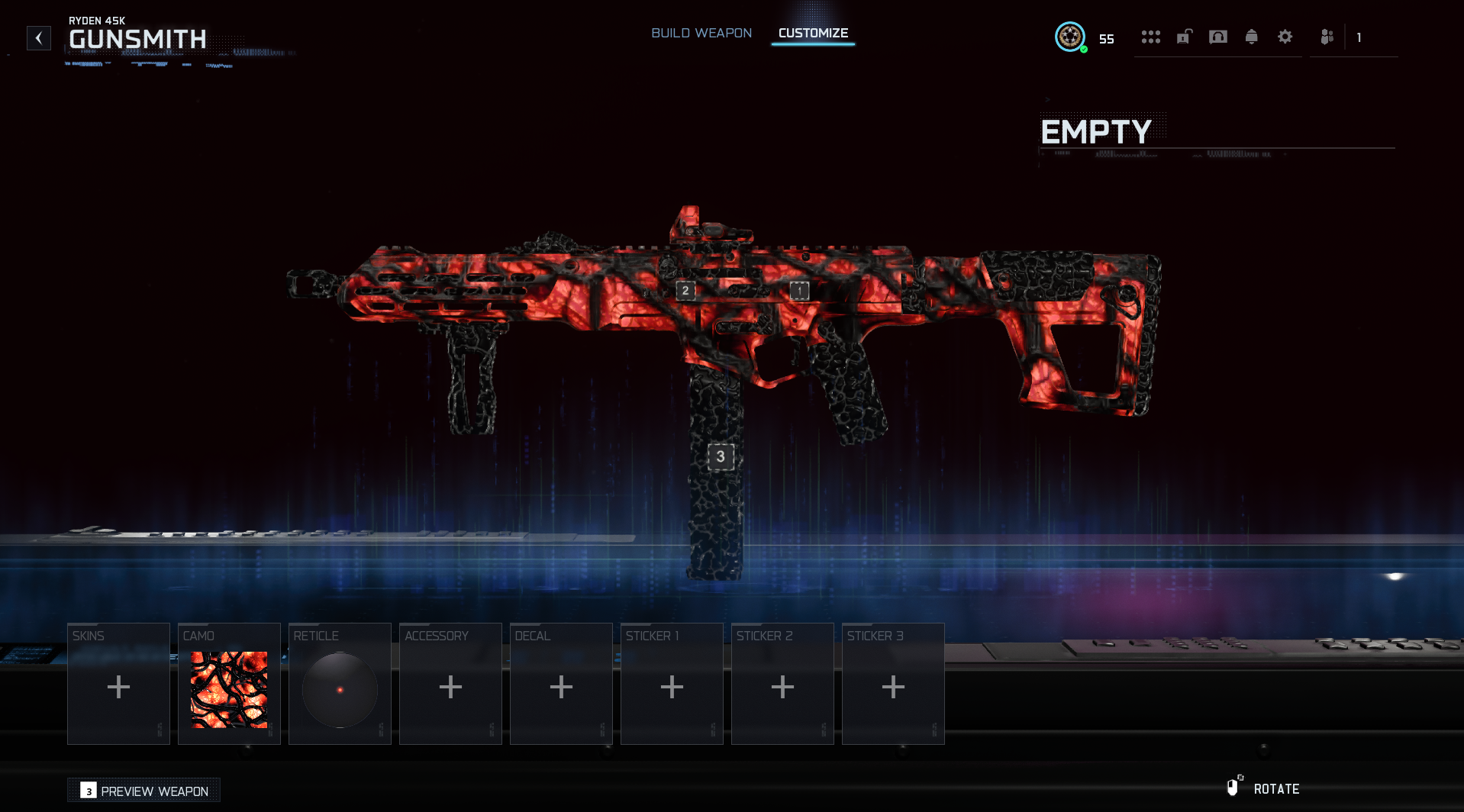The image size is (1464, 812).
Task: Open the six-dot grid menu
Action: click(x=1150, y=37)
